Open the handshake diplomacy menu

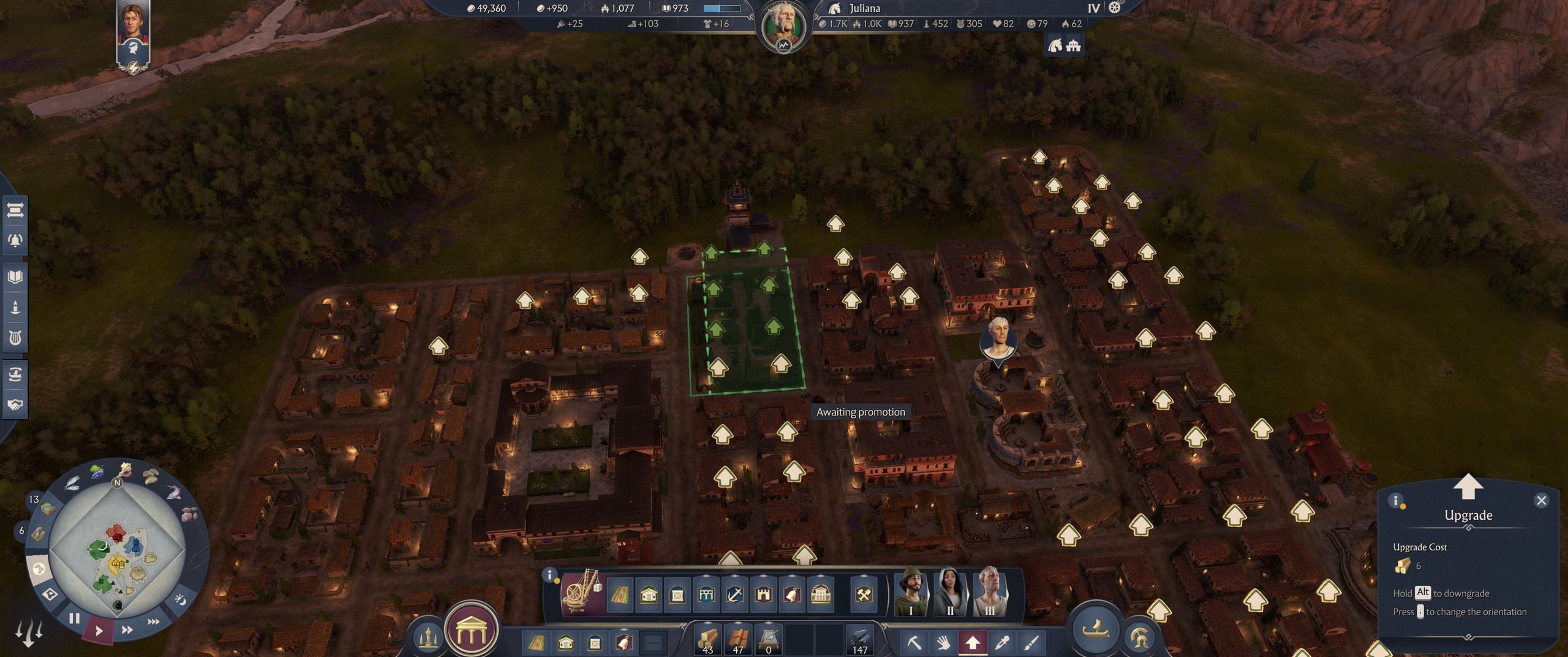(15, 405)
